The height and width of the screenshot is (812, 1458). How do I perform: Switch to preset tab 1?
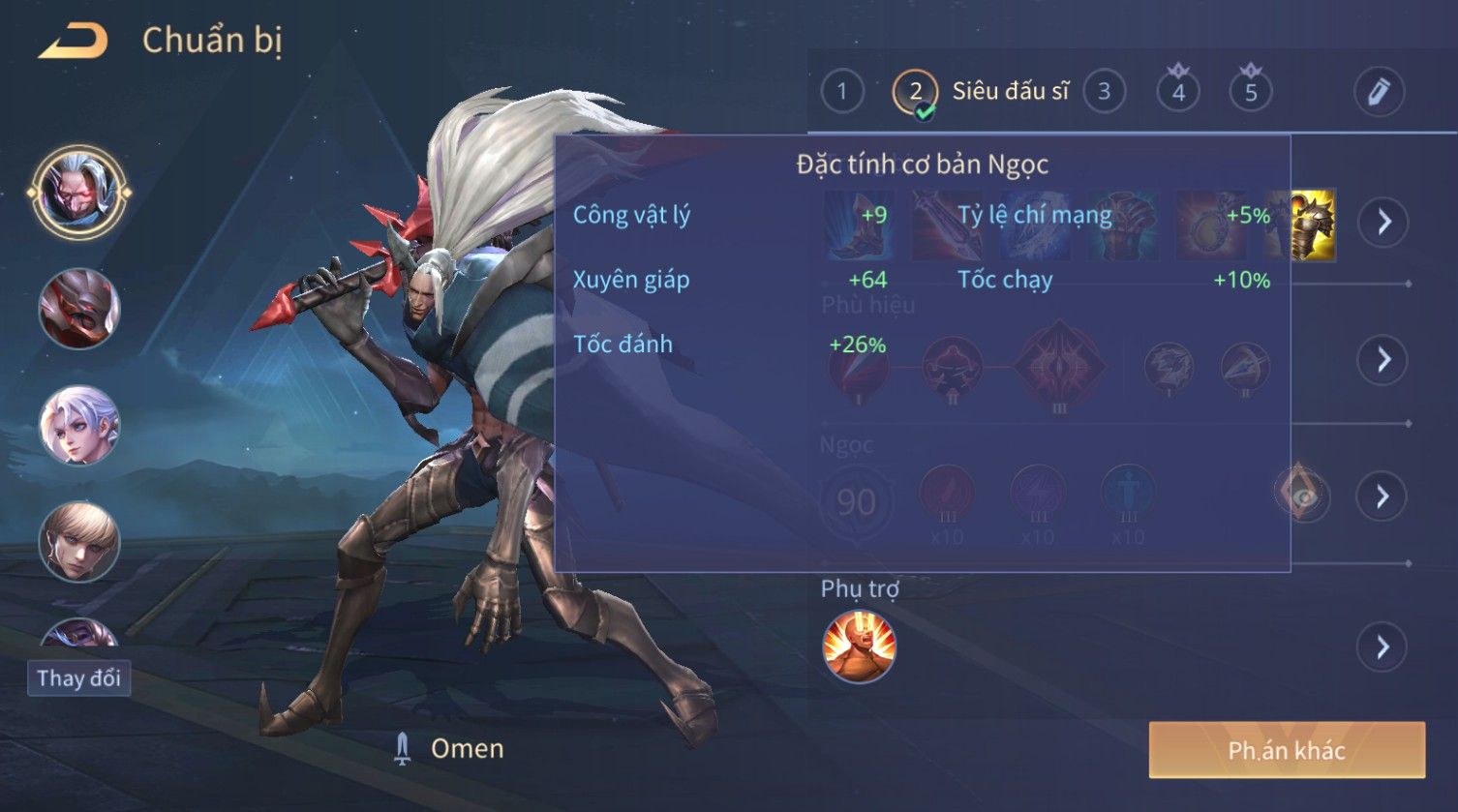(x=841, y=92)
